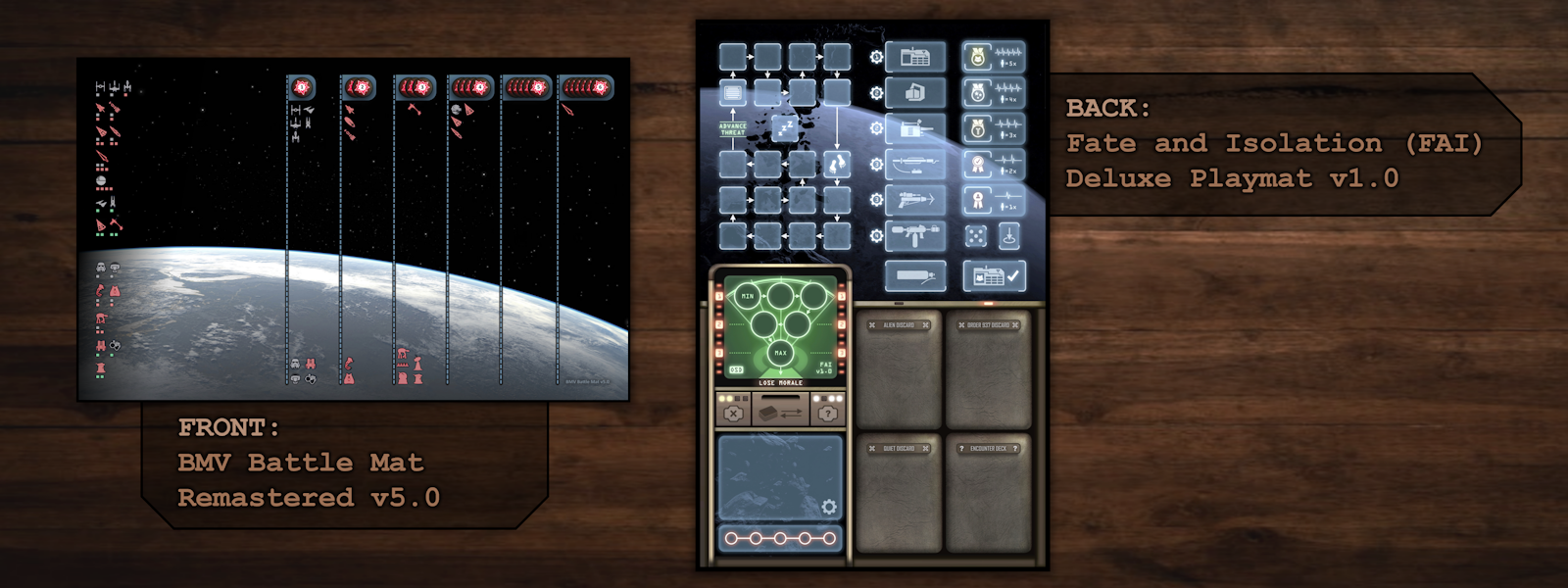Click the sleeping zZz track tile
The width and height of the screenshot is (1568, 588).
click(785, 127)
